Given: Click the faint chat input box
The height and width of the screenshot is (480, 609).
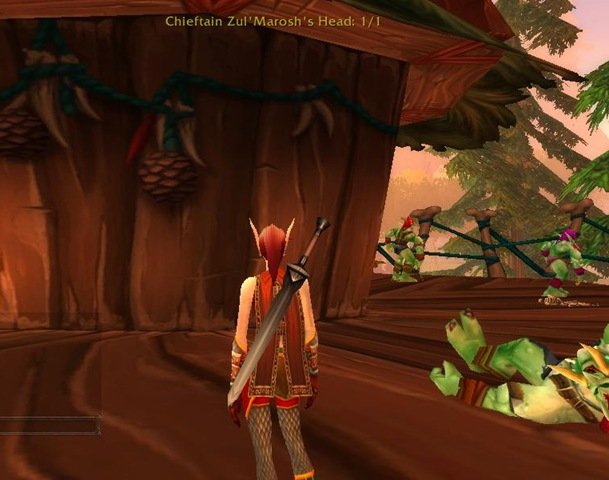Looking at the screenshot, I should 50,426.
